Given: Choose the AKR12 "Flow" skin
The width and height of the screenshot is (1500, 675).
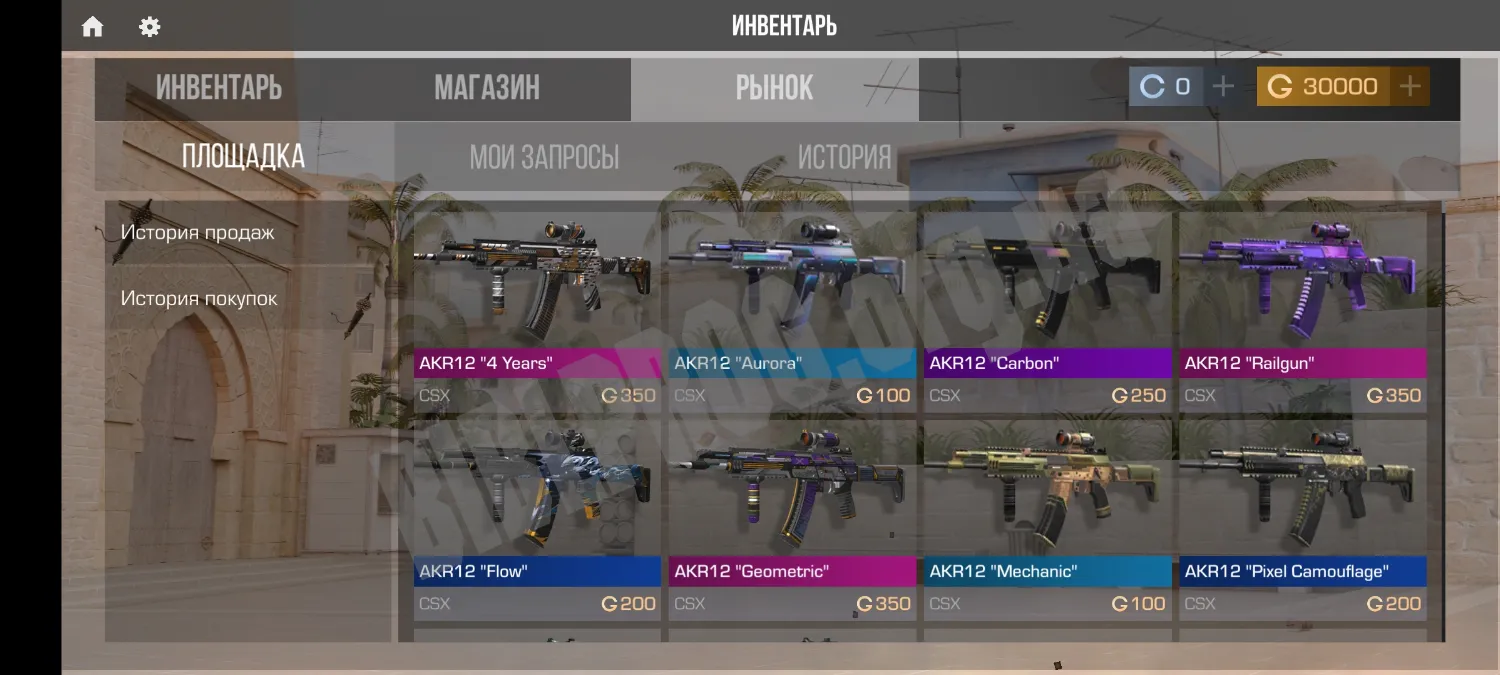Looking at the screenshot, I should click(537, 518).
